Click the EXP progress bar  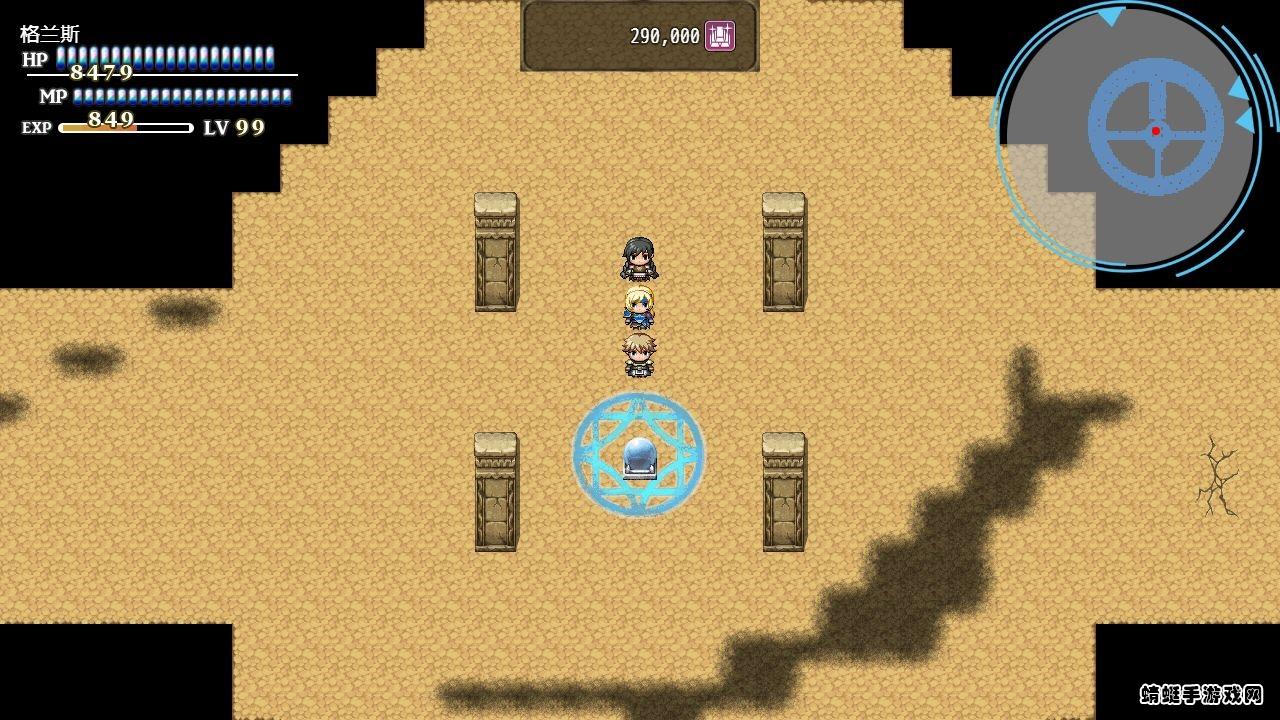[x=125, y=127]
